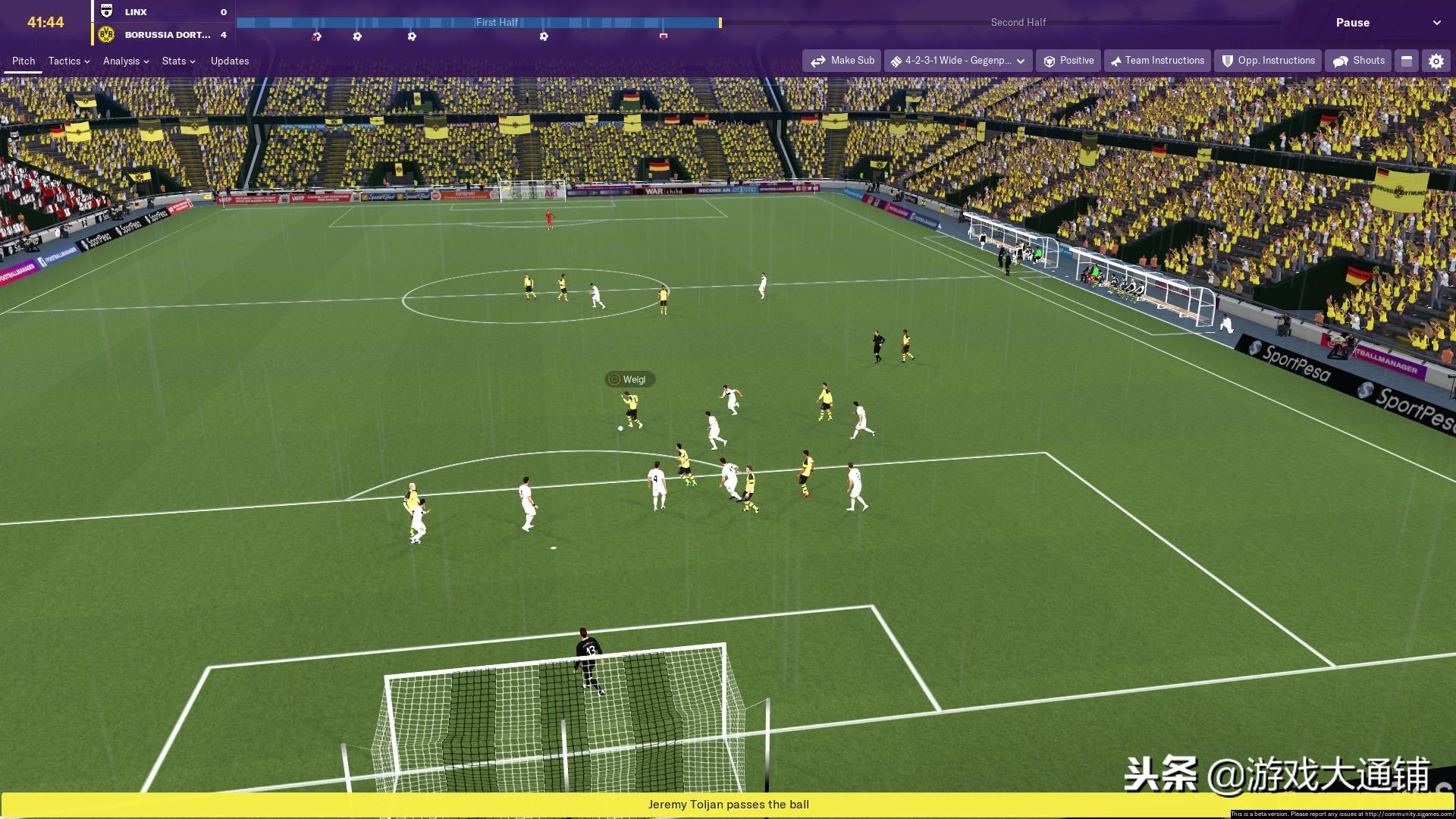Viewport: 1456px width, 819px height.
Task: Click the First Half match progress bar
Action: (497, 23)
